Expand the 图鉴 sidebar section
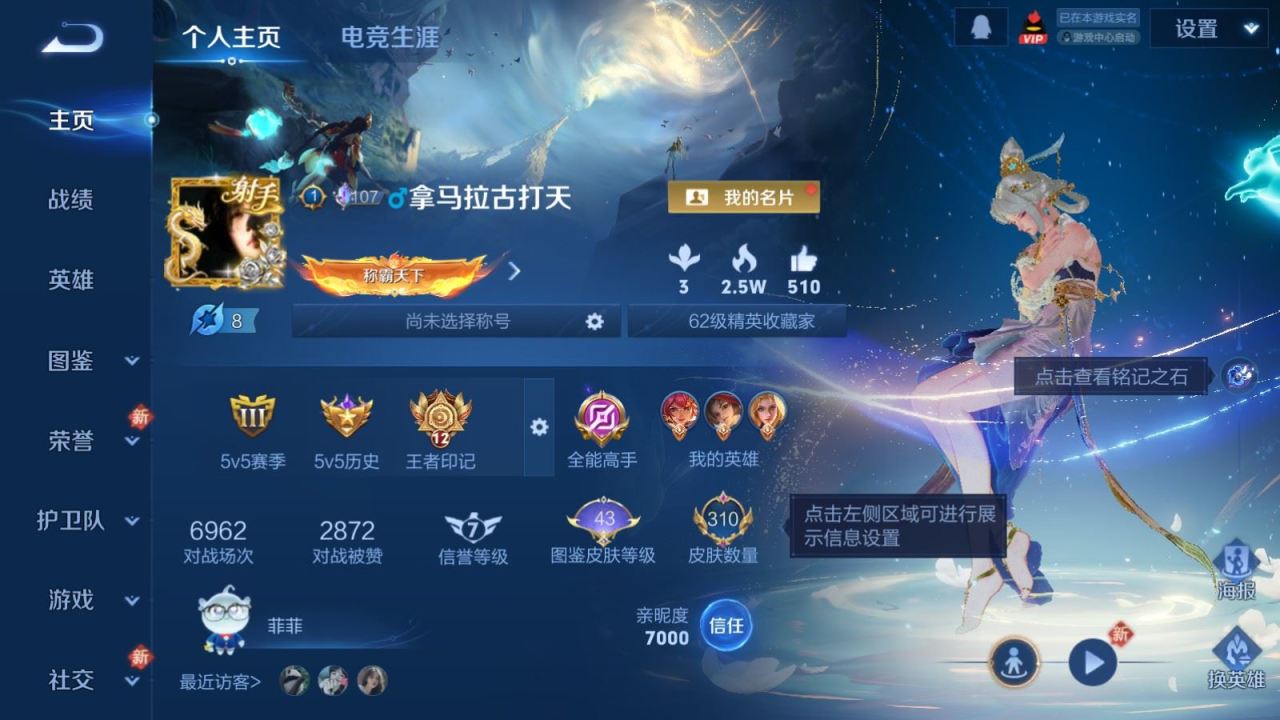Viewport: 1280px width, 720px height. [75, 362]
